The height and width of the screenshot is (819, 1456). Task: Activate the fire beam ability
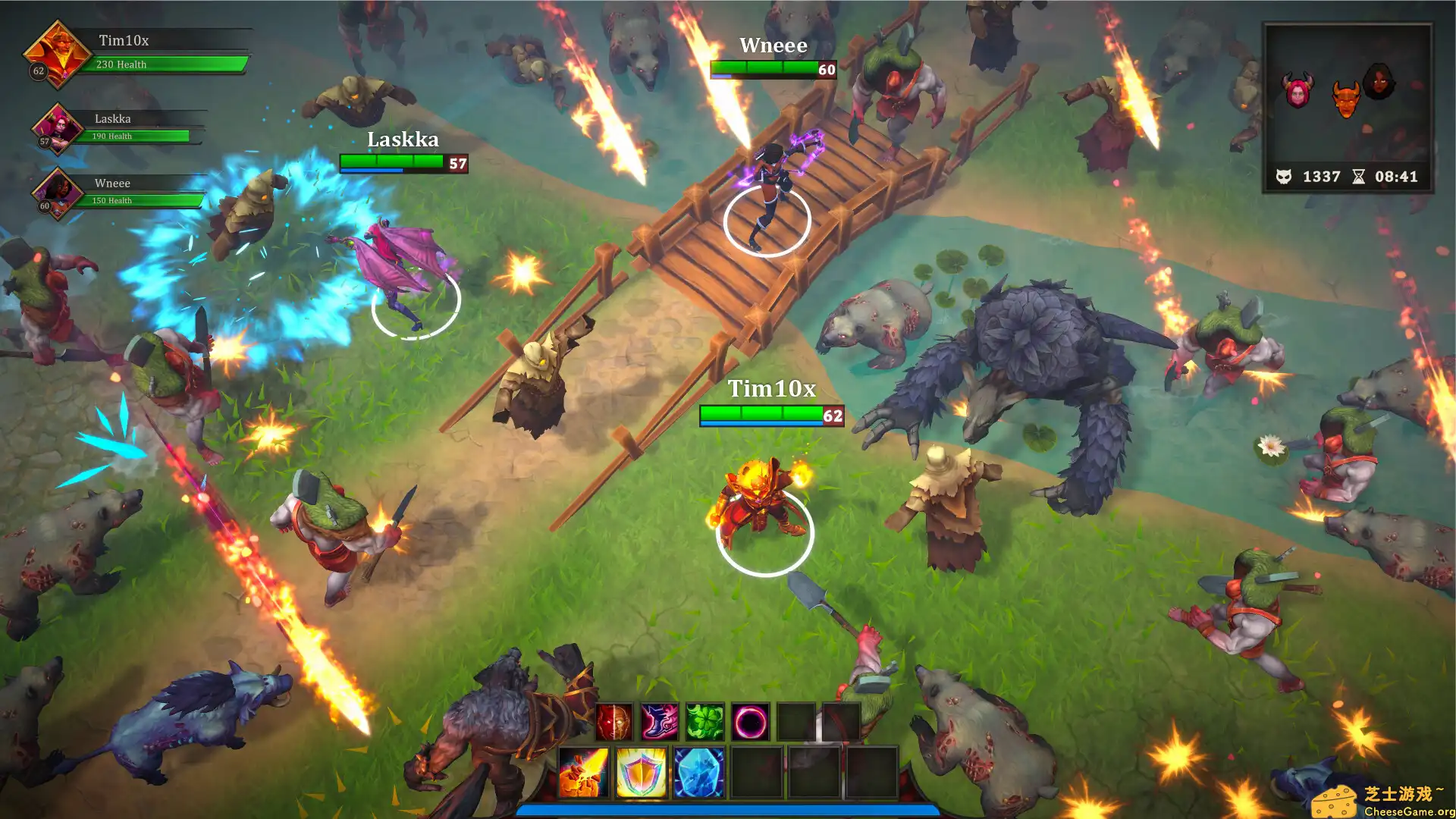tap(583, 773)
